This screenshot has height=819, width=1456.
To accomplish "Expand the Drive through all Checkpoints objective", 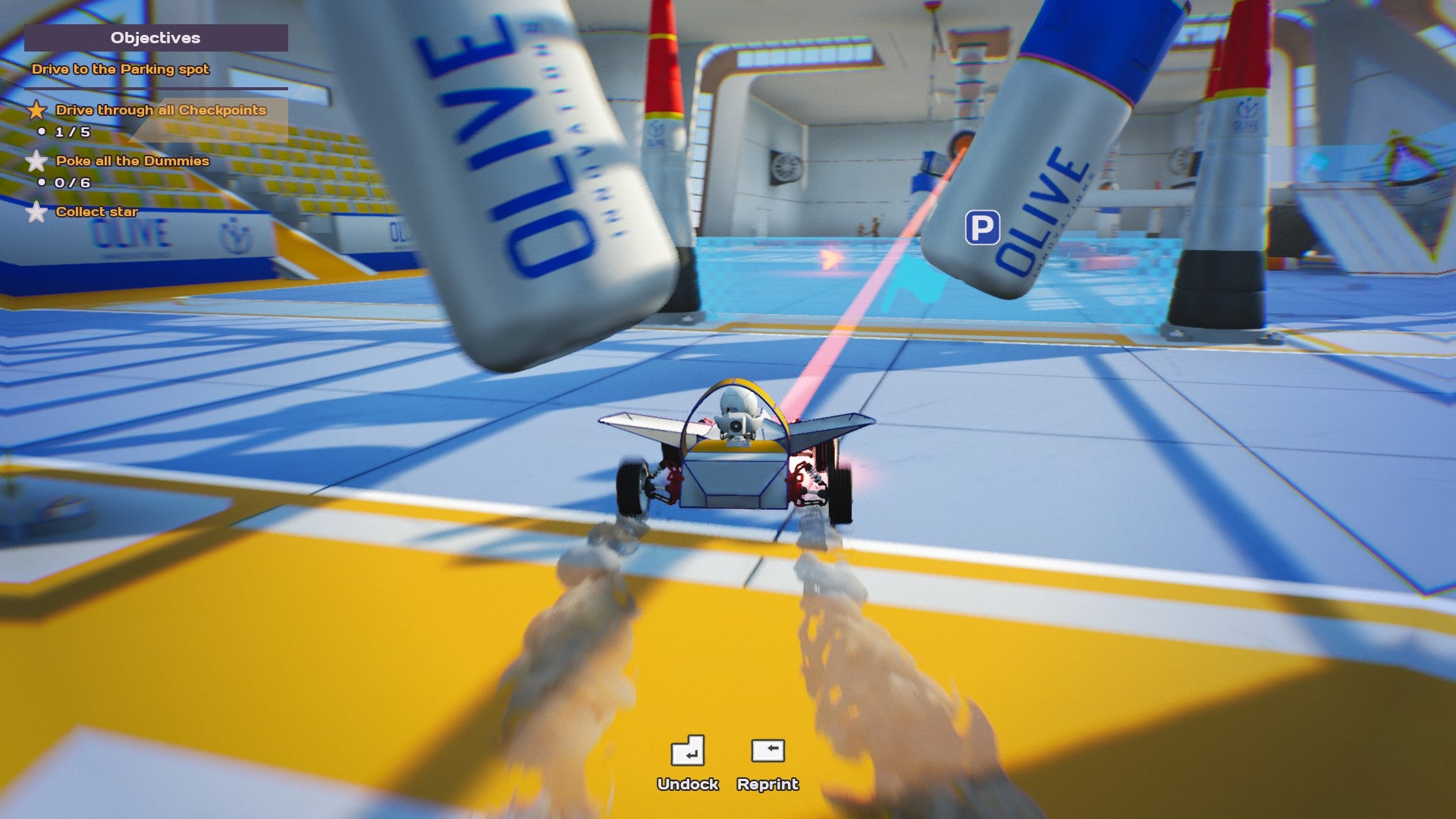I will point(162,110).
